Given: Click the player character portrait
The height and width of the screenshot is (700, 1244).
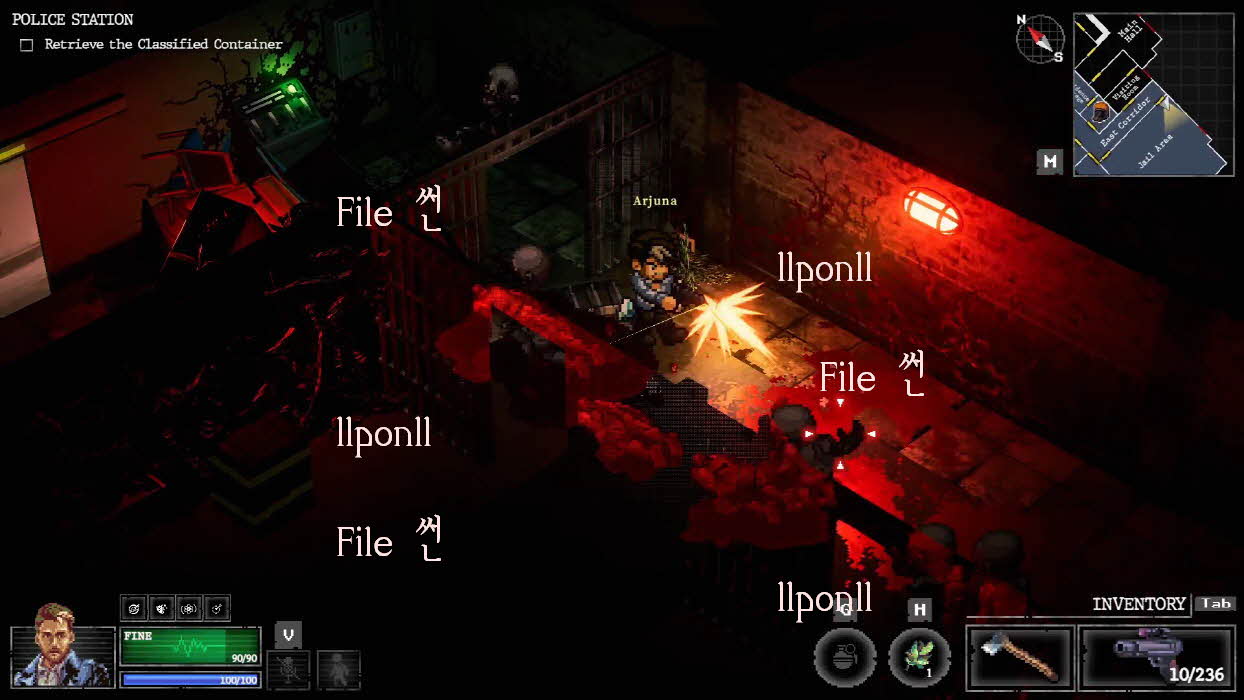Looking at the screenshot, I should tap(62, 645).
